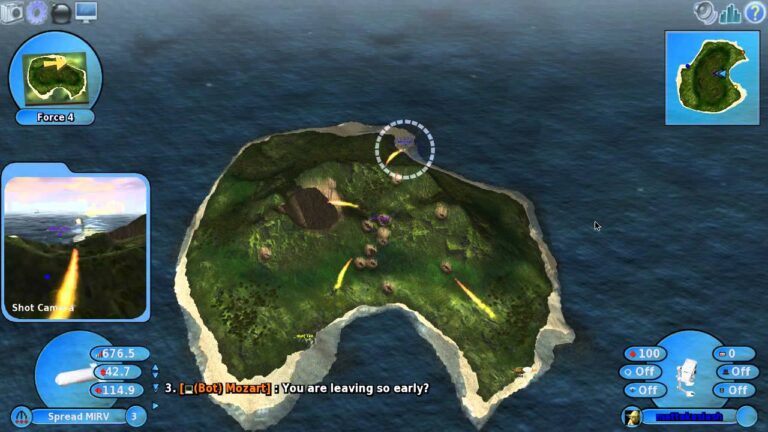The image size is (768, 432).
Task: Click the round button beside player name
Action: tap(746, 416)
